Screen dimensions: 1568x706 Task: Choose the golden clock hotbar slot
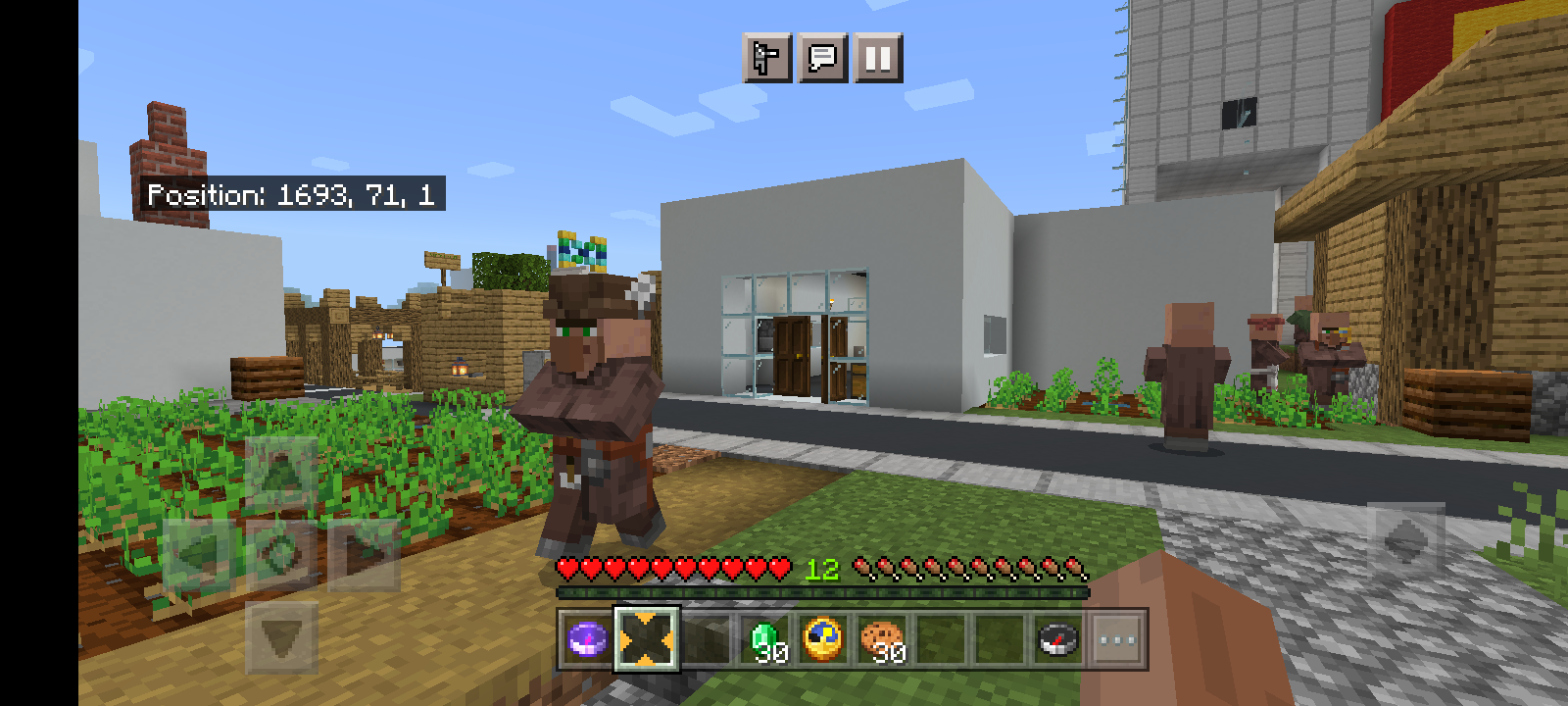[x=823, y=640]
